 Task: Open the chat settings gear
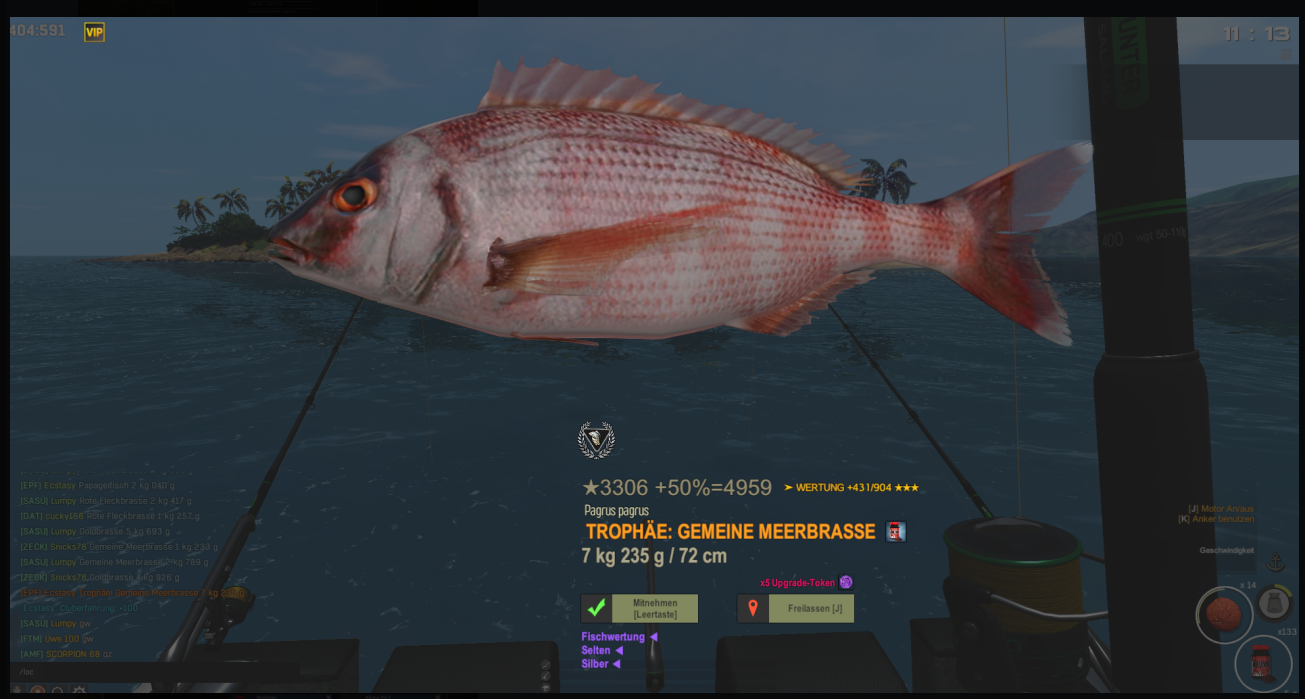(79, 691)
